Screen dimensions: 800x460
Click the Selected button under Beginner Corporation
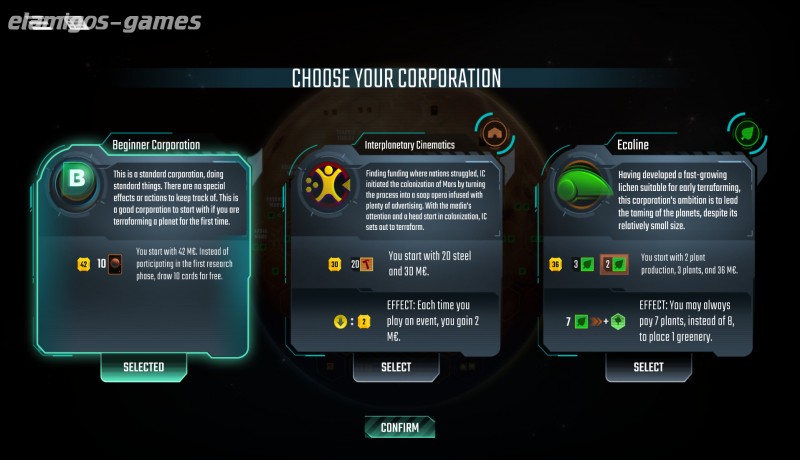[144, 367]
